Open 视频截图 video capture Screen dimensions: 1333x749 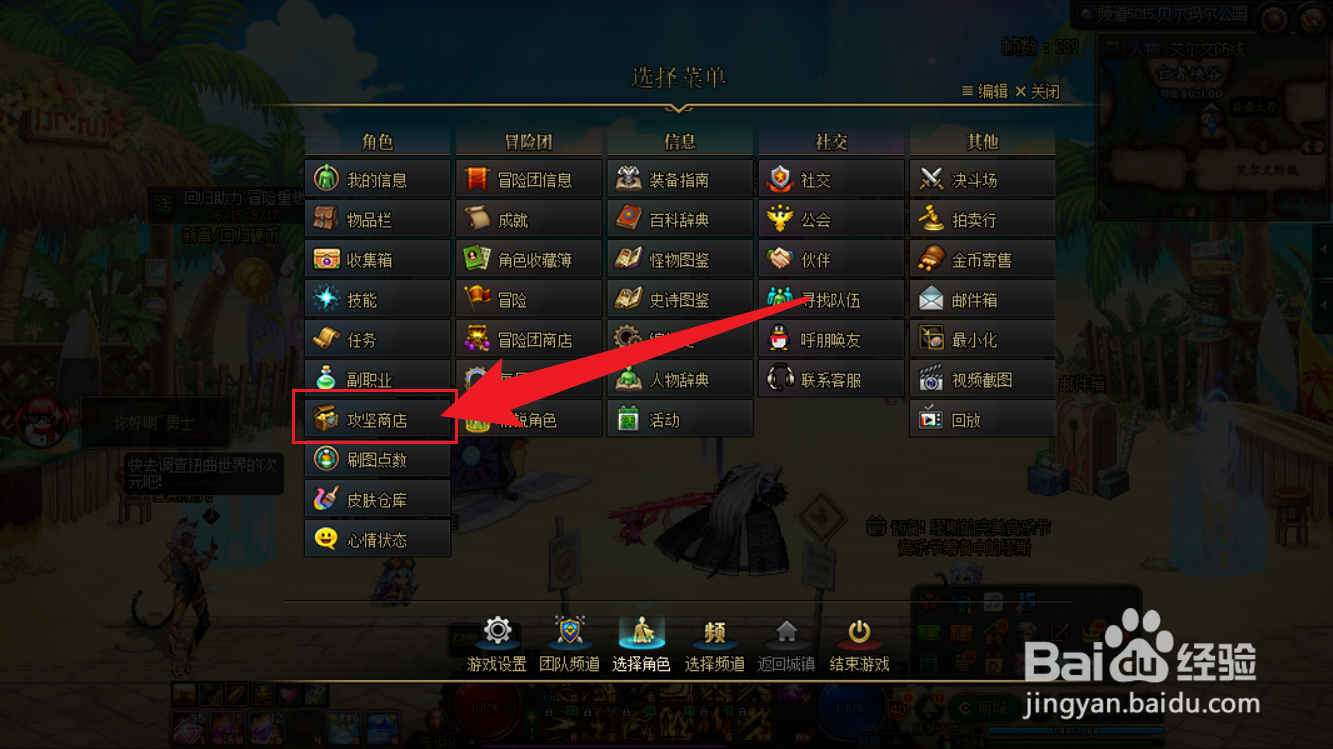tap(981, 378)
